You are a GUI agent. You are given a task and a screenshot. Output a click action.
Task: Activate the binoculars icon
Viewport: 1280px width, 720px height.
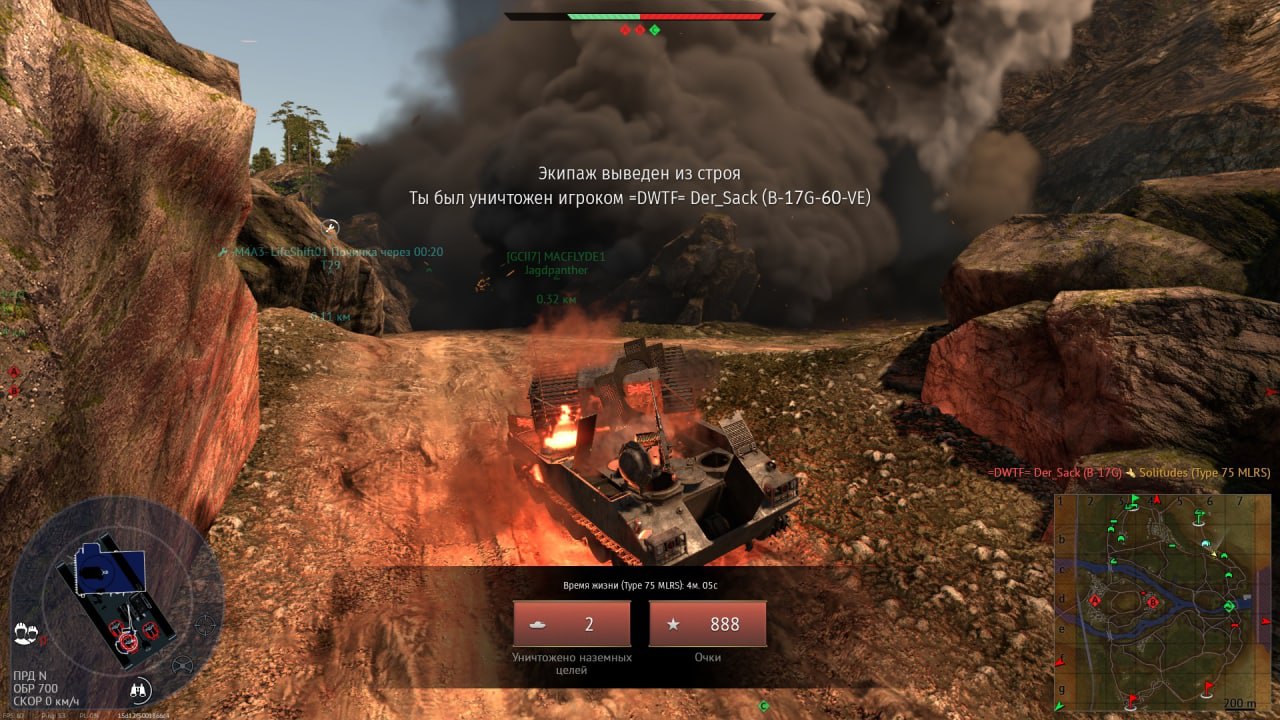click(x=141, y=689)
